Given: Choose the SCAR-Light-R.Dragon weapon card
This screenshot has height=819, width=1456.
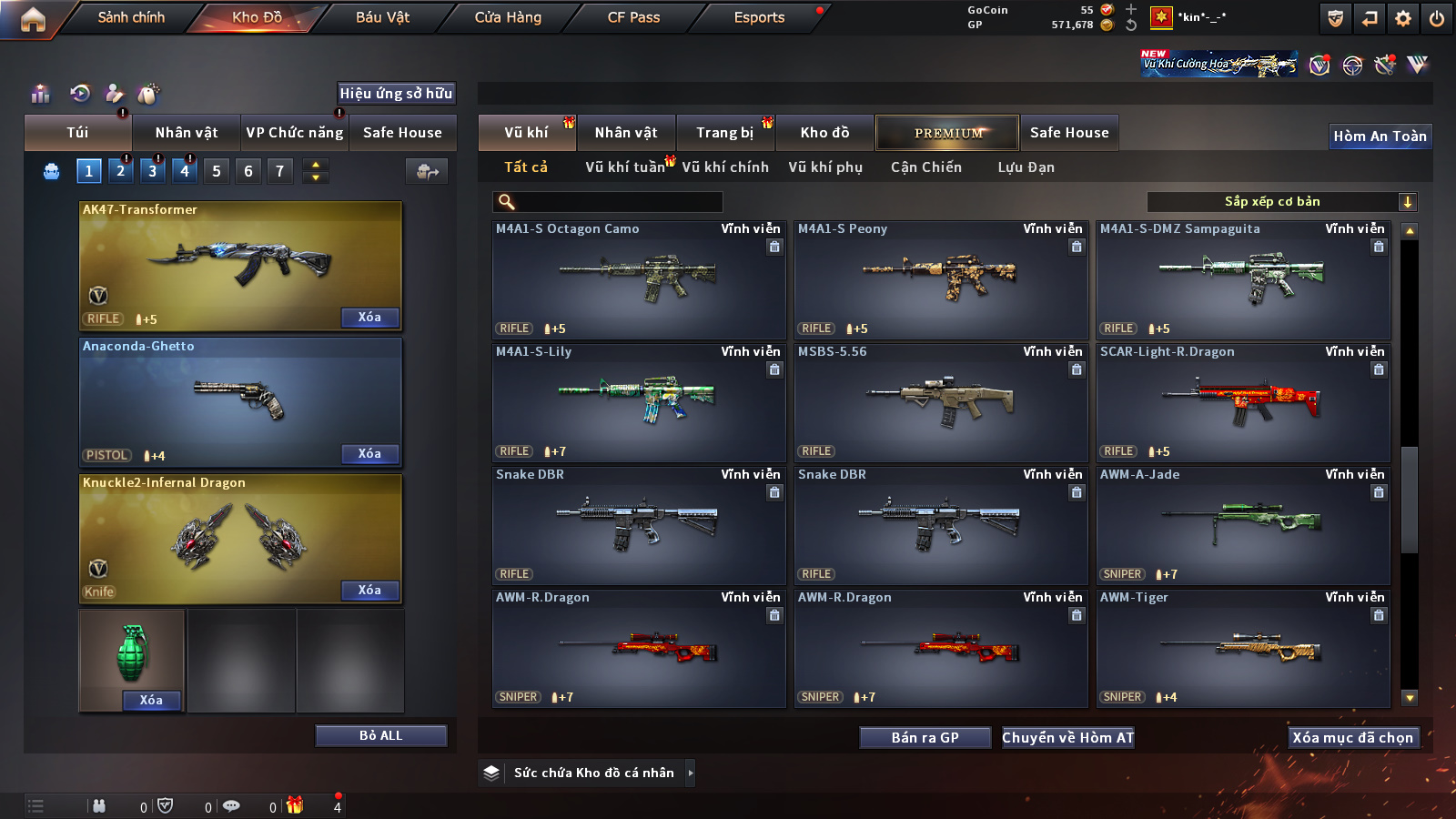Looking at the screenshot, I should [1243, 403].
